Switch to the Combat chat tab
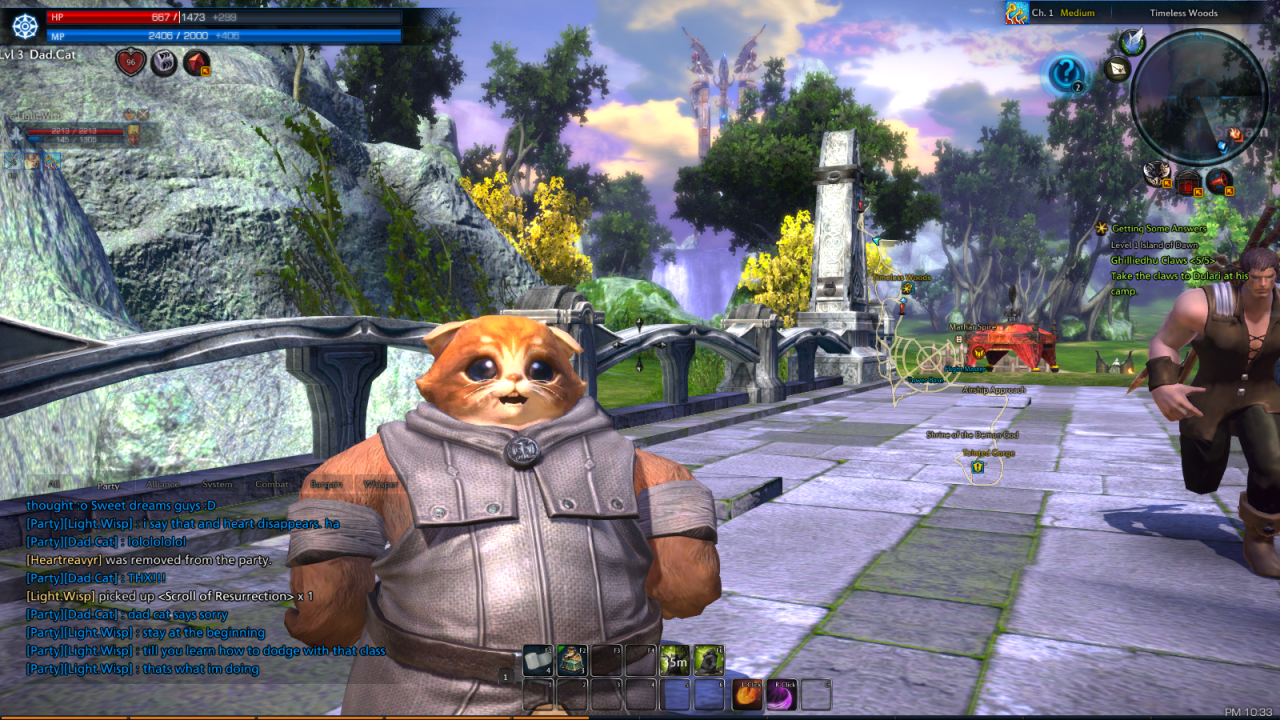1280x720 pixels. coord(272,485)
